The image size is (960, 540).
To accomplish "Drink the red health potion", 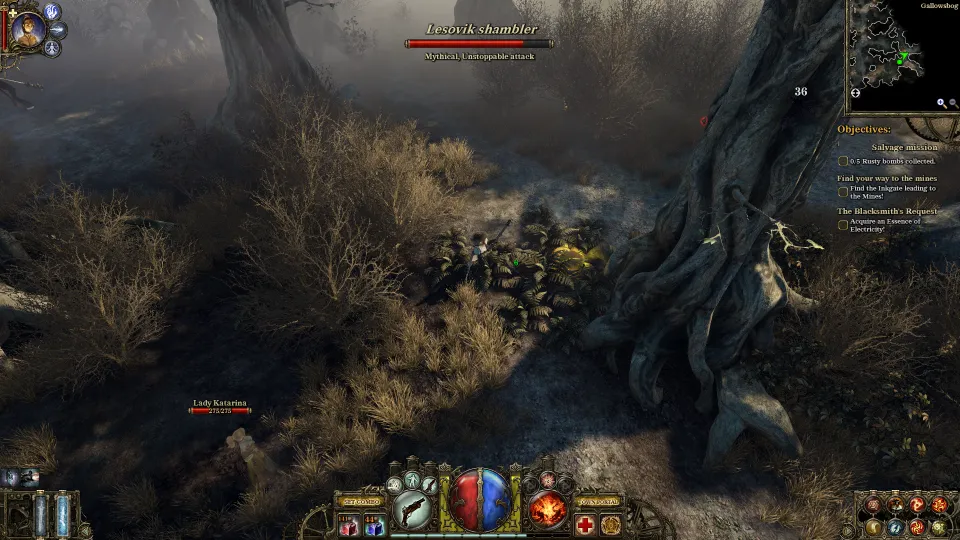I will pos(349,525).
